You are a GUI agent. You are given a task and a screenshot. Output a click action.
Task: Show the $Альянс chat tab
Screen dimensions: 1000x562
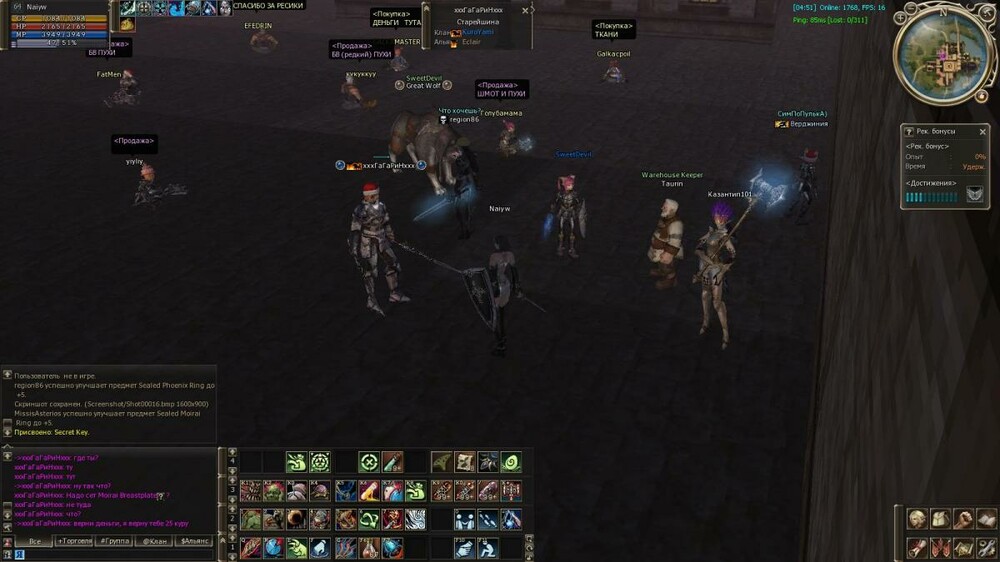click(194, 541)
